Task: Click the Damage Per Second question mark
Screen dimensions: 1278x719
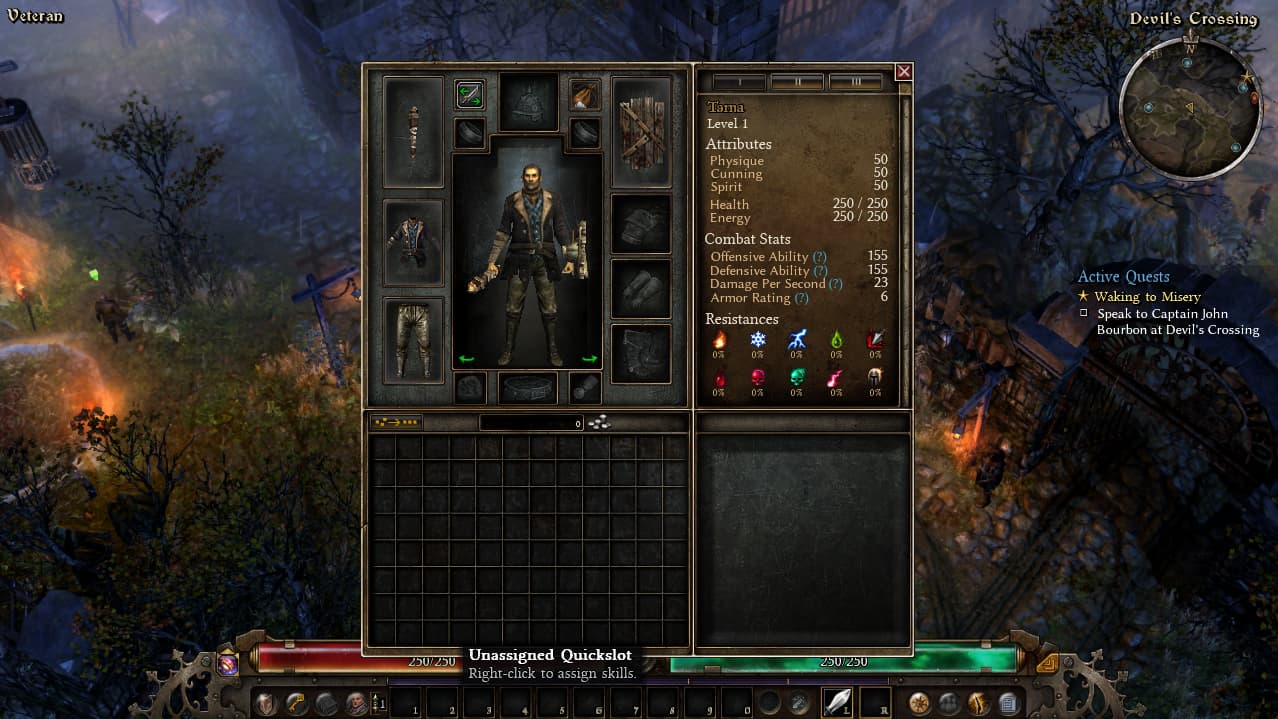Action: point(836,284)
